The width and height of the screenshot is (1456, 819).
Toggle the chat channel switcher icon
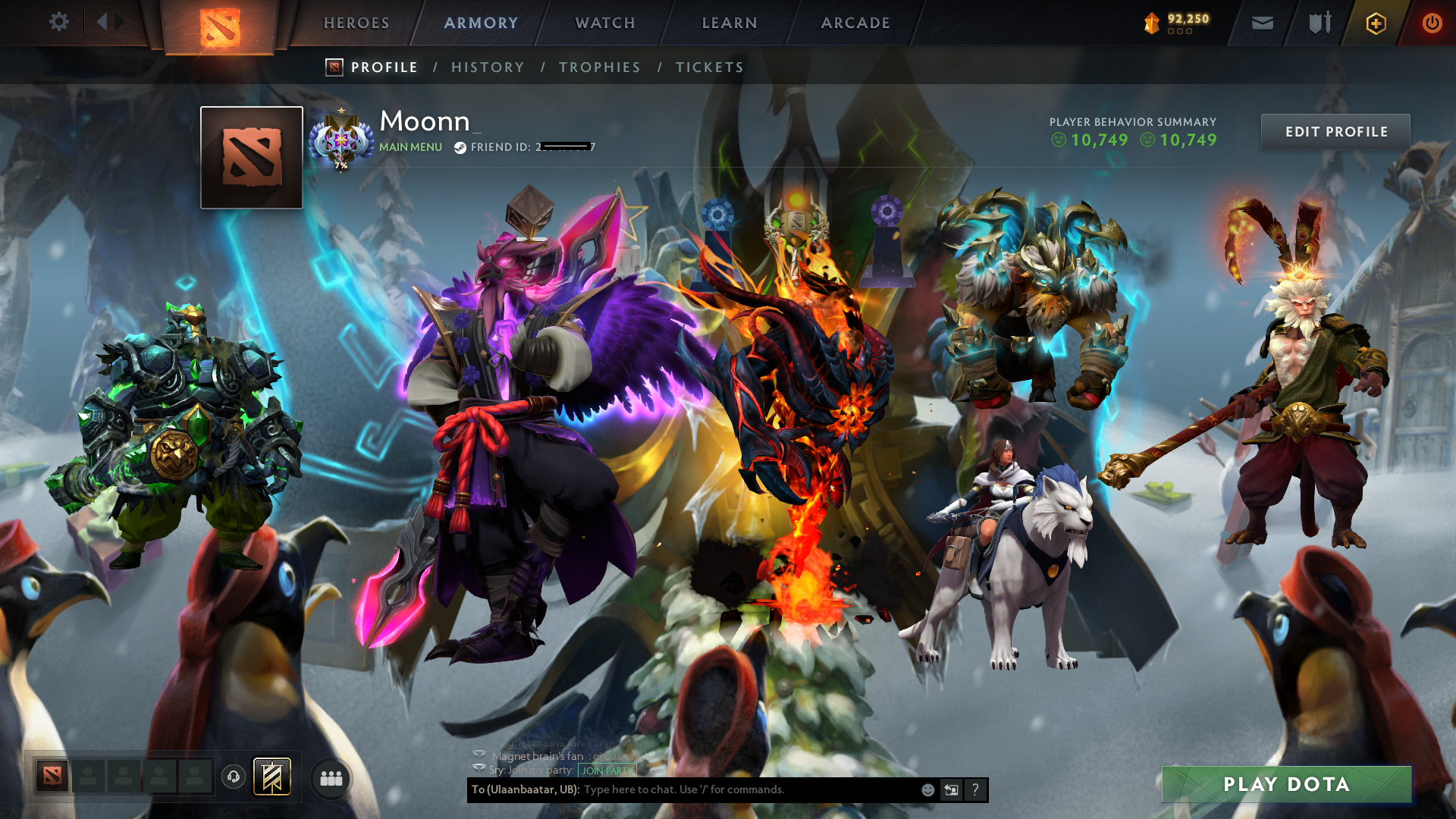pyautogui.click(x=952, y=789)
